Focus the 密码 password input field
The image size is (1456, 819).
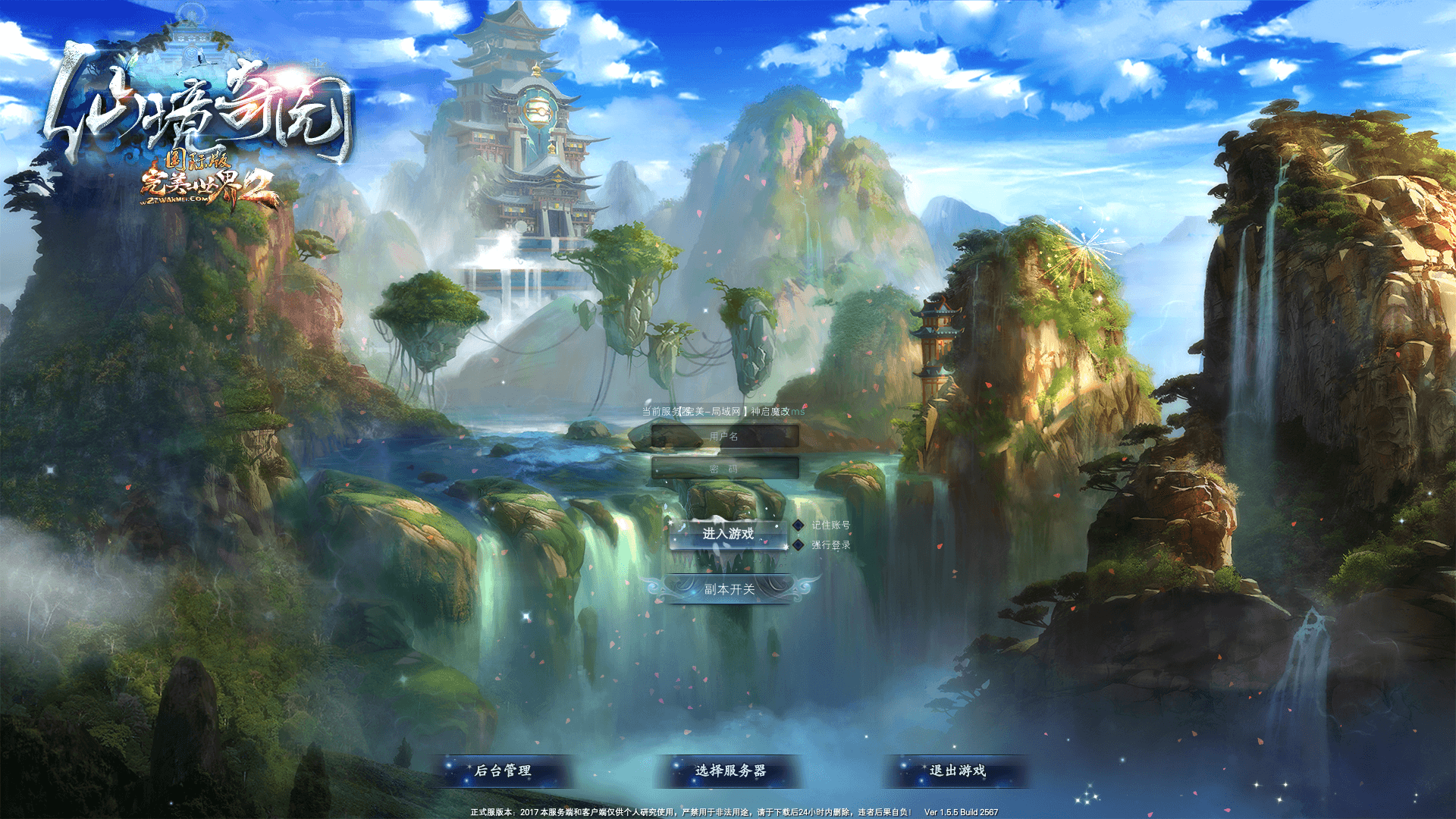coord(726,469)
